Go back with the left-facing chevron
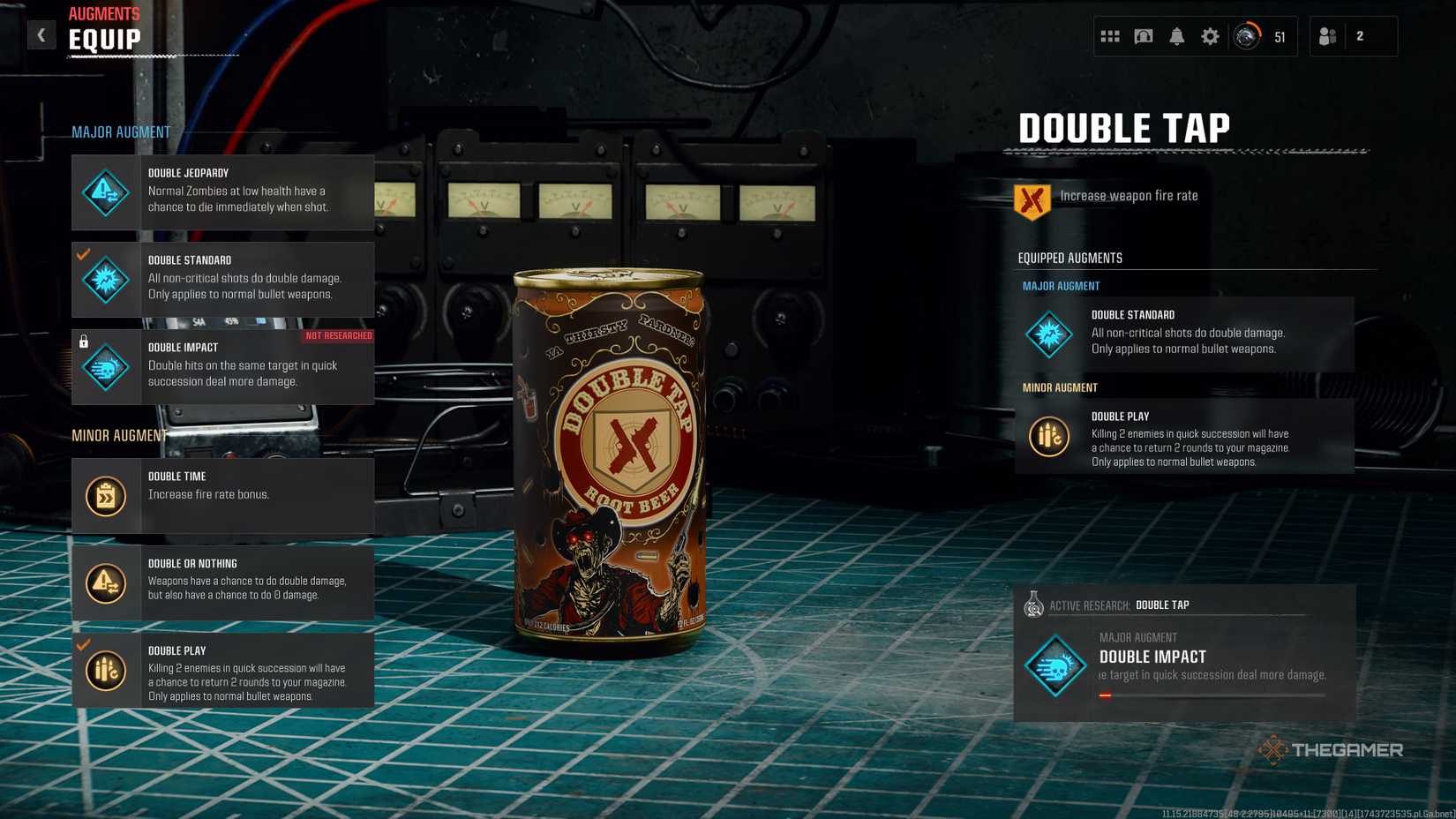 [x=41, y=34]
